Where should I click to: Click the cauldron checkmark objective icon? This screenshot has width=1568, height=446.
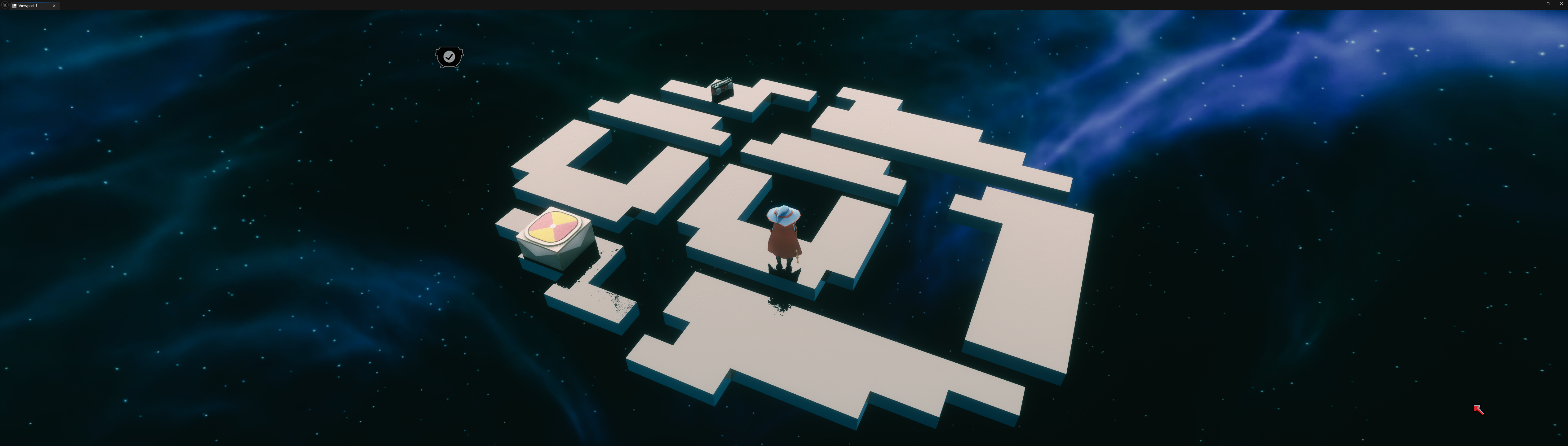point(449,57)
